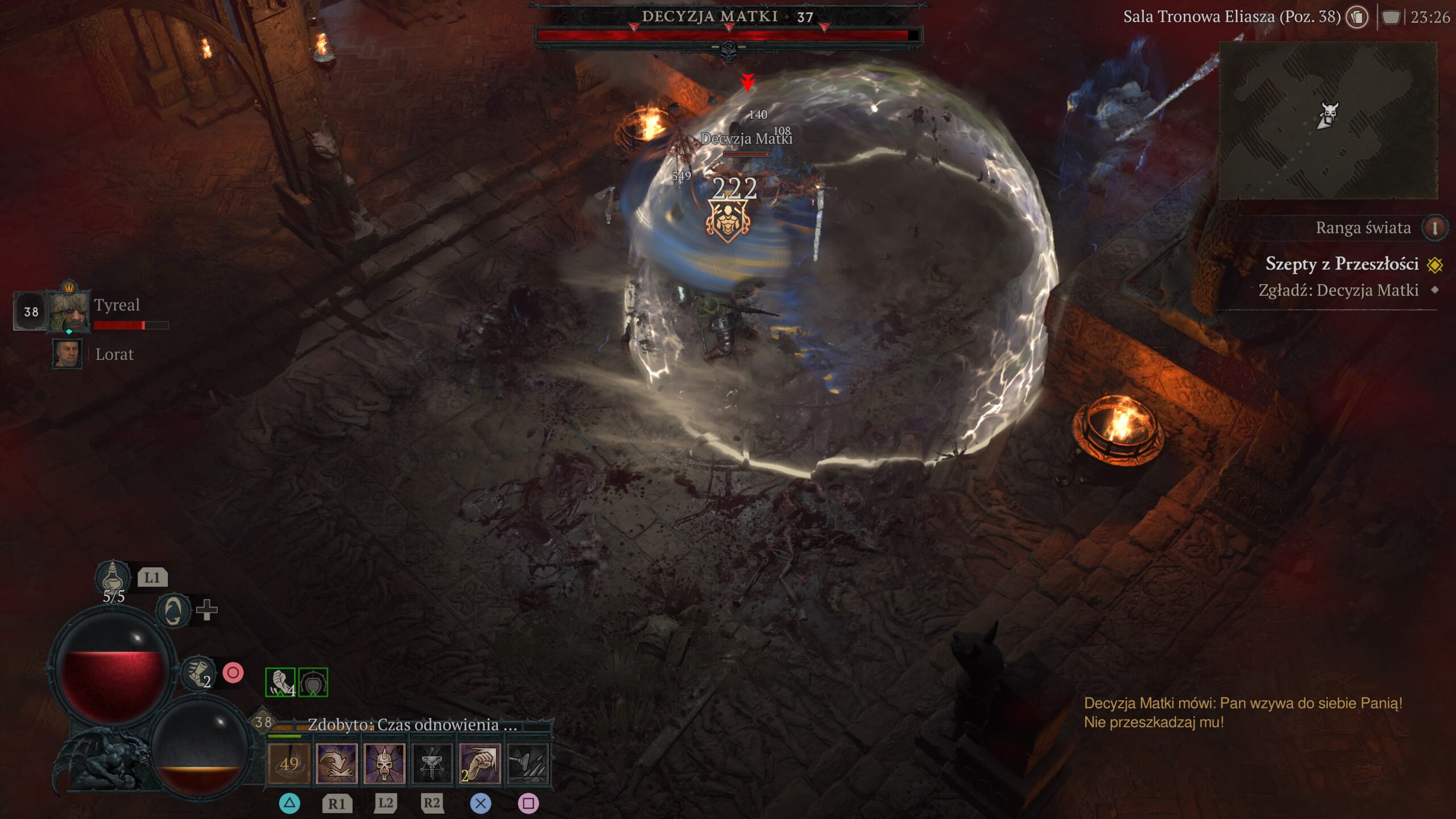Use the healing potion flask icon
Screen dimensions: 1456x819
[113, 577]
